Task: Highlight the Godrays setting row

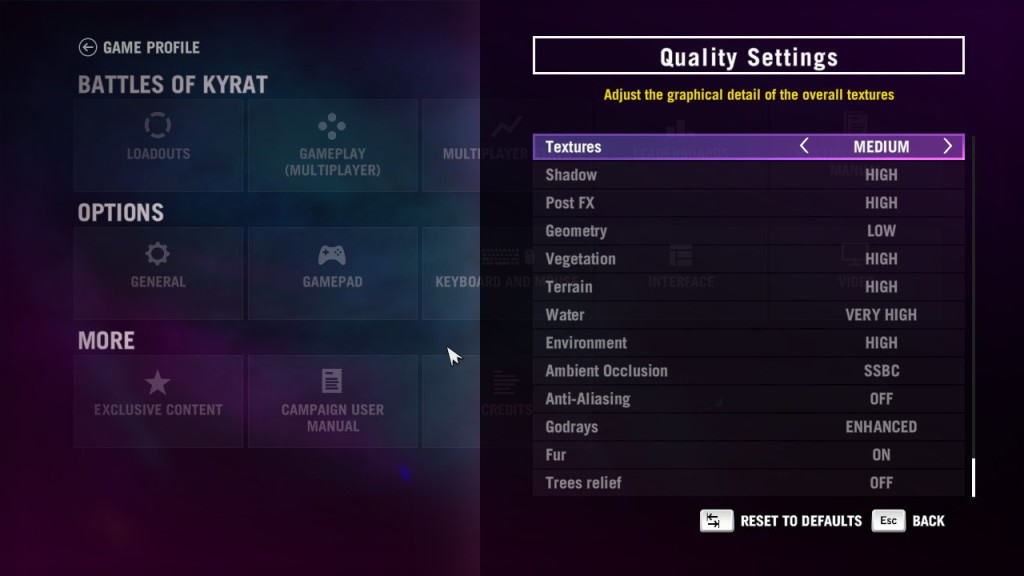Action: pos(748,427)
